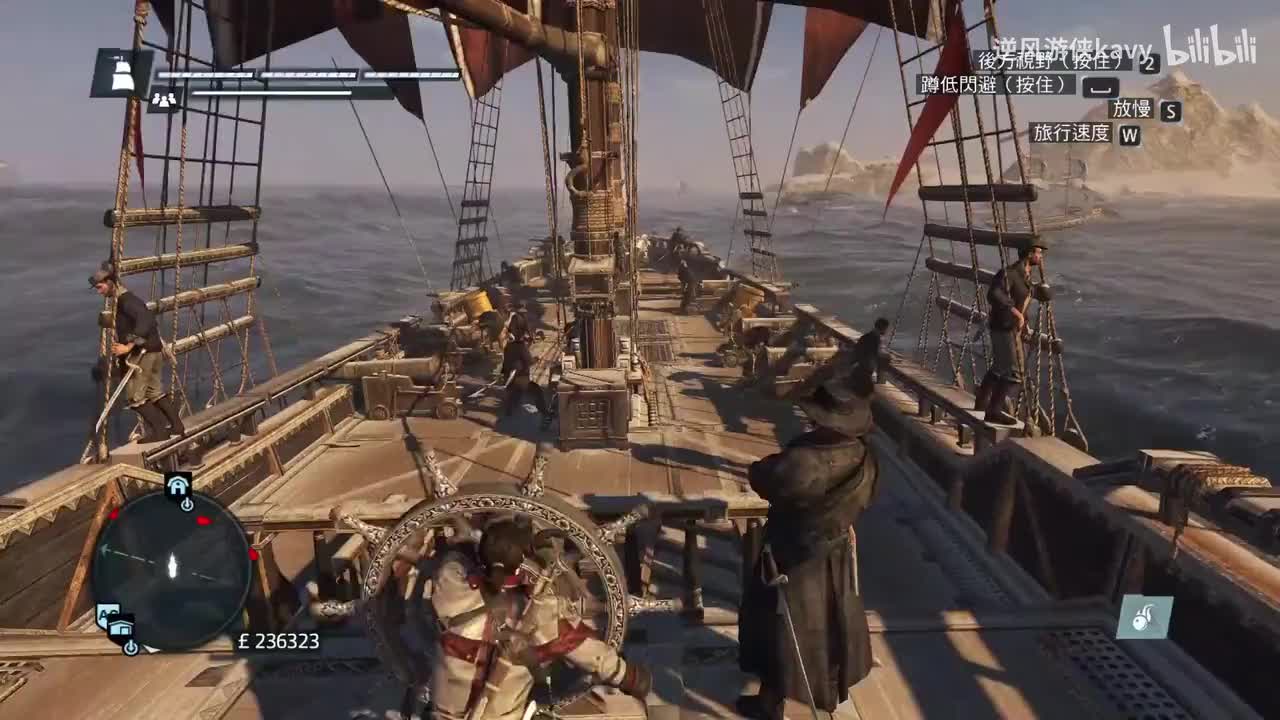Image resolution: width=1280 pixels, height=720 pixels.
Task: Click the circular minimap radar
Action: coord(171,568)
